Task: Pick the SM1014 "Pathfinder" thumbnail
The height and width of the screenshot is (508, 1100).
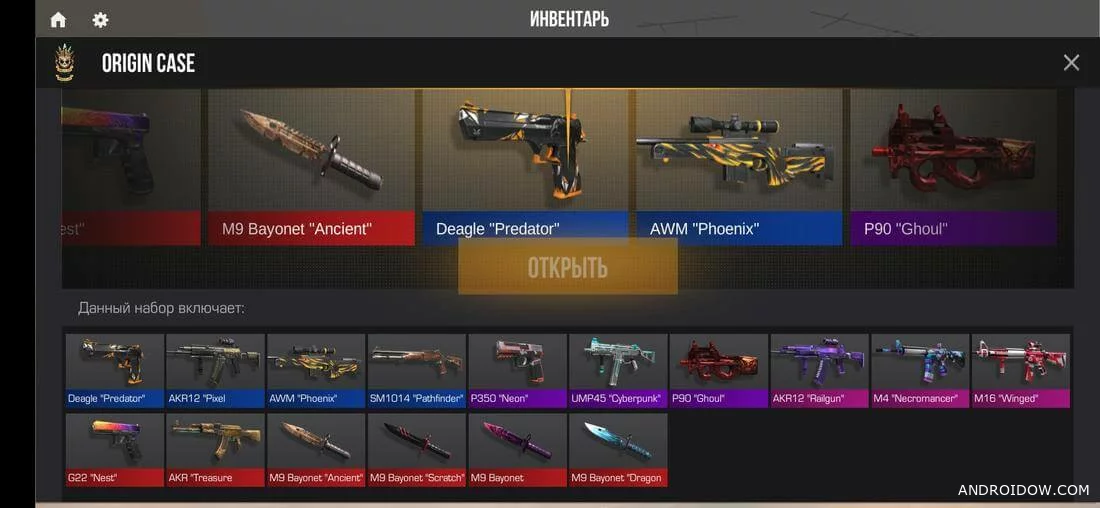Action: [417, 370]
